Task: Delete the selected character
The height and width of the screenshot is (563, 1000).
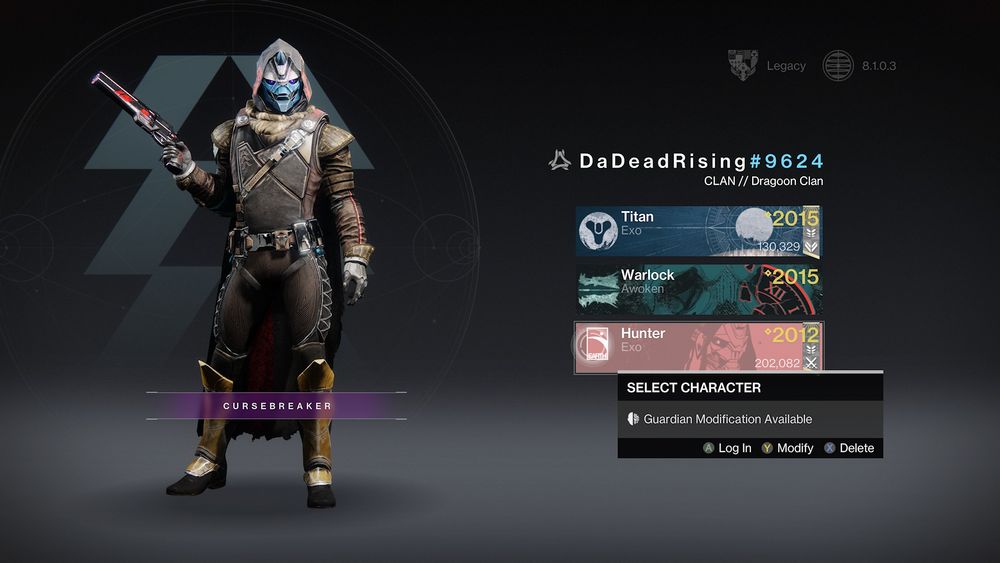Action: (849, 448)
